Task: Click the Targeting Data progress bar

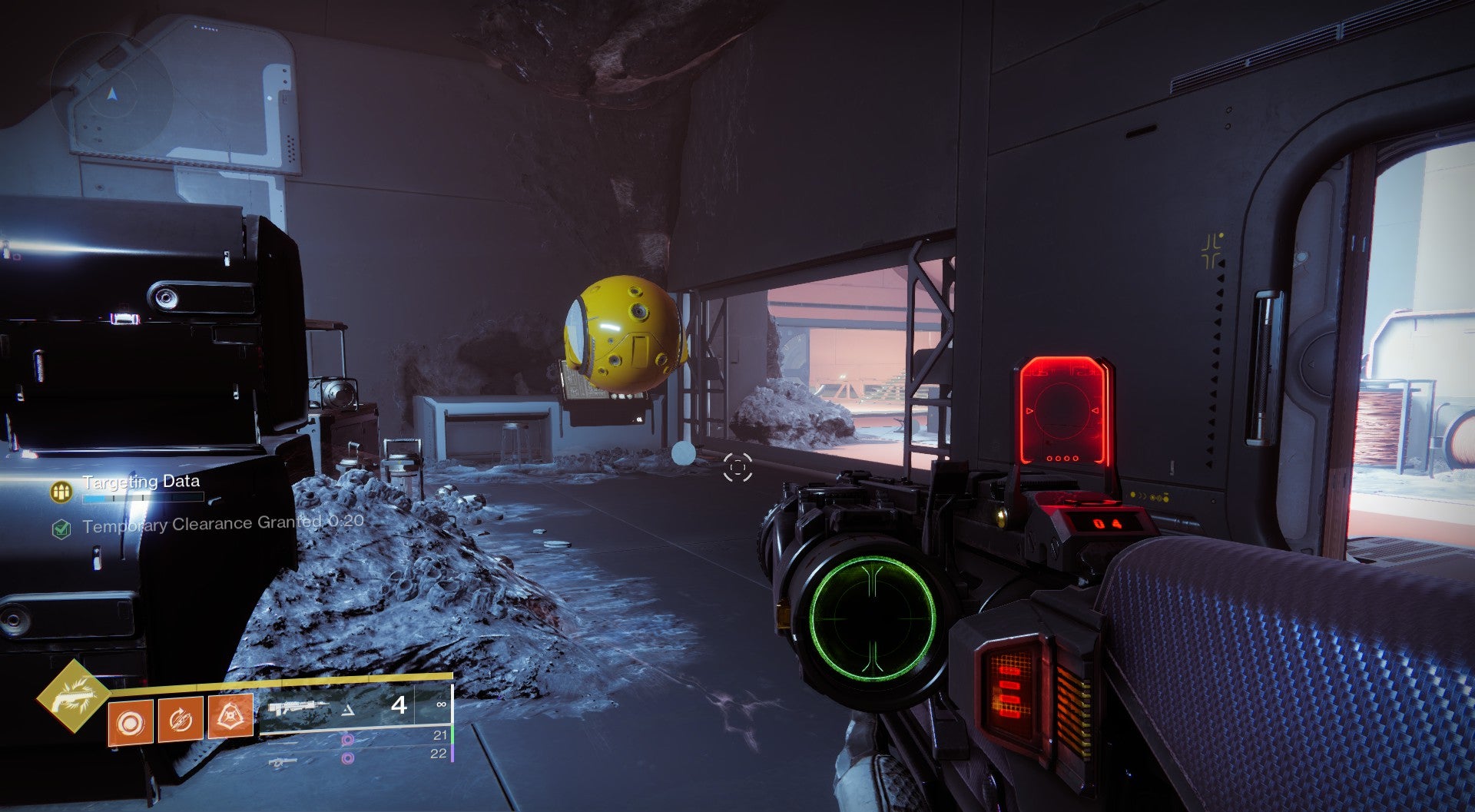Action: 142,498
